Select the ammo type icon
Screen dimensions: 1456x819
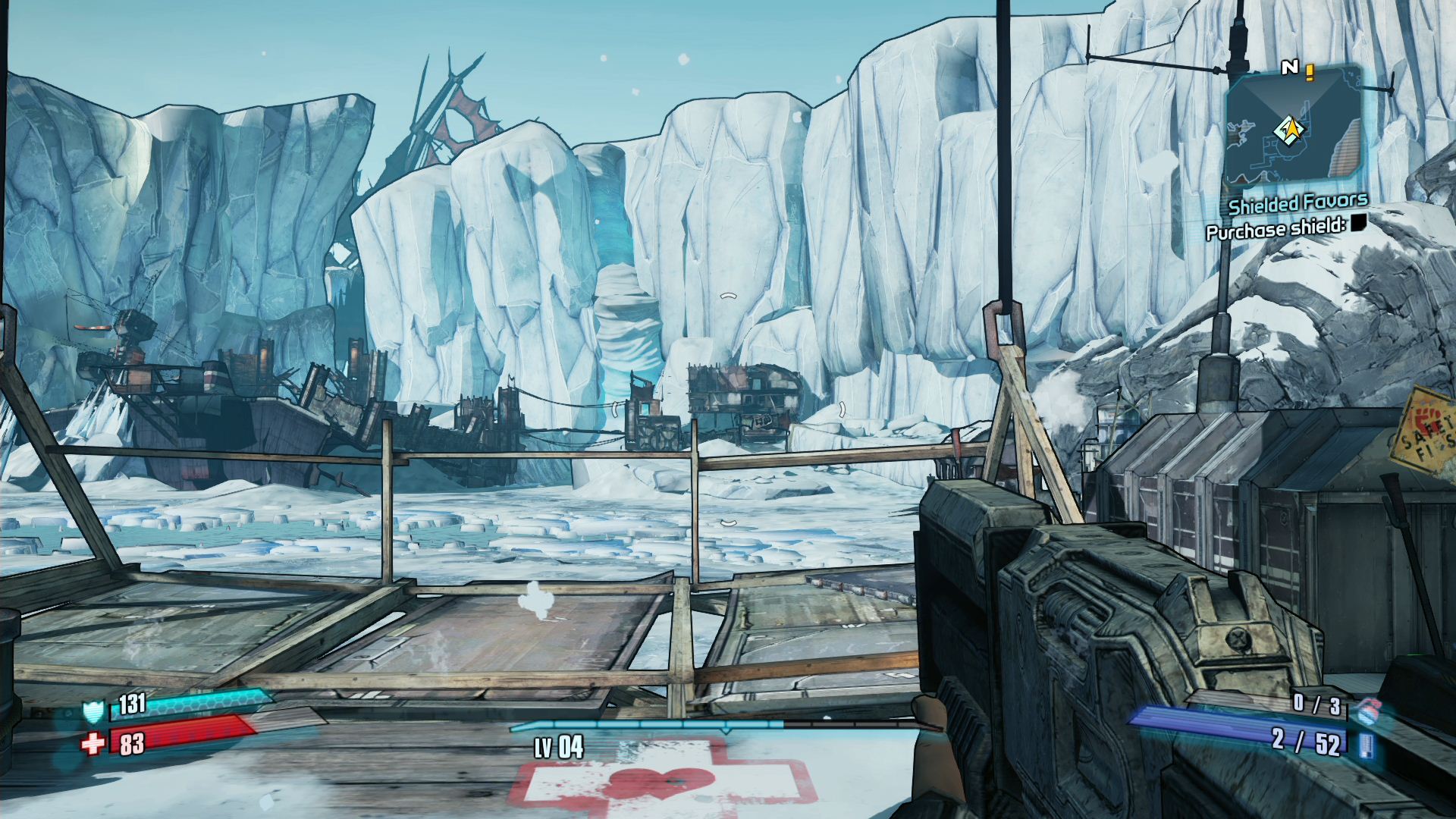click(x=1367, y=745)
